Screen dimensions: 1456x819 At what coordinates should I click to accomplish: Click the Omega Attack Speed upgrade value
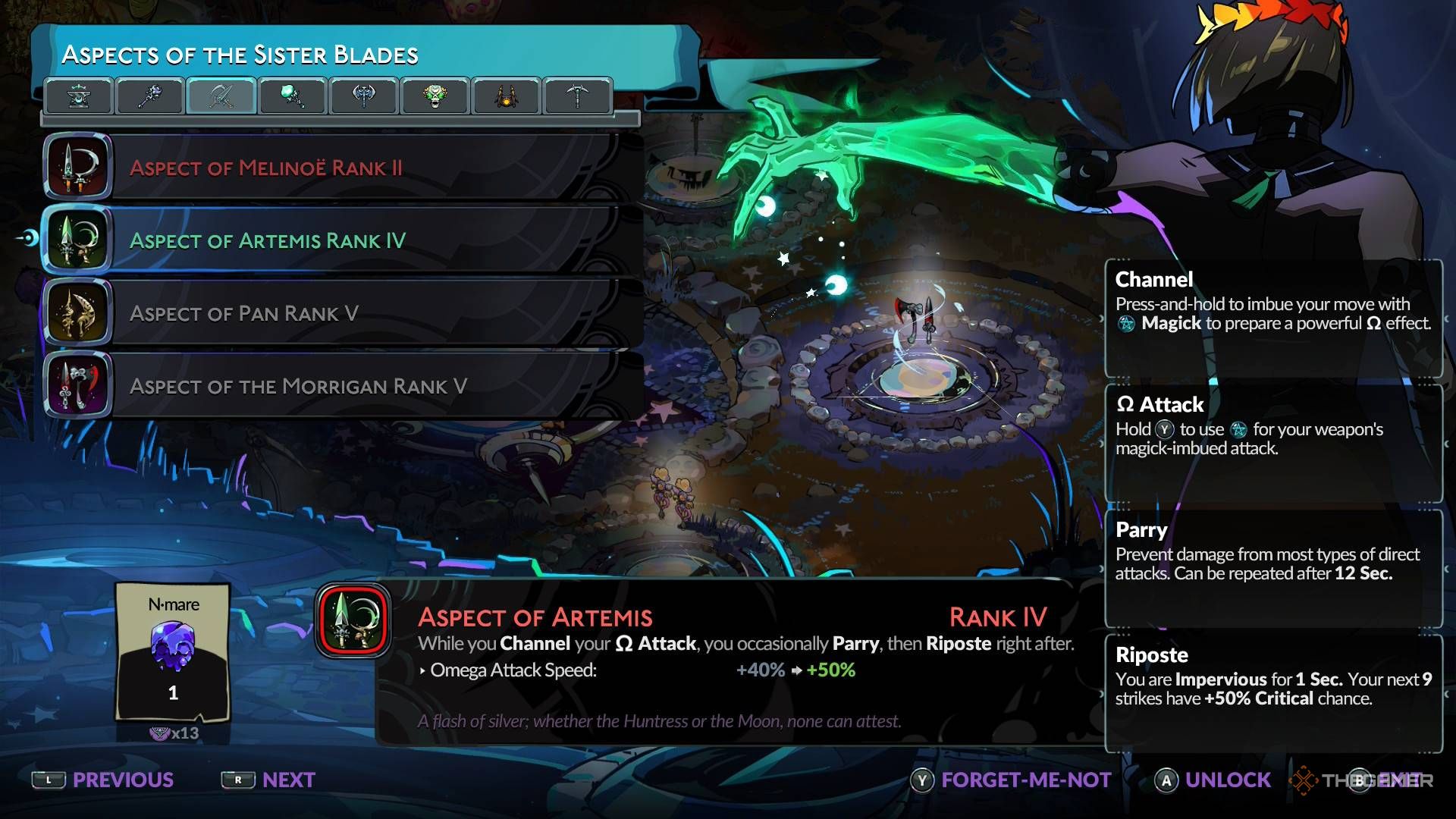(x=795, y=670)
